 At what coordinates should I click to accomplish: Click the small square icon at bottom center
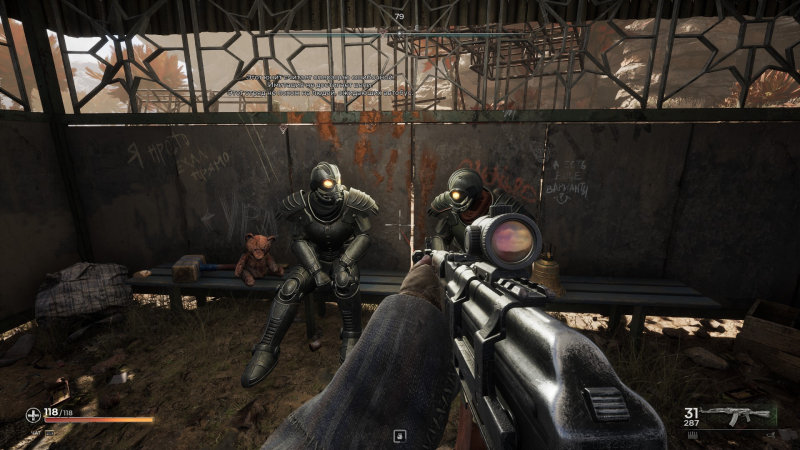point(399,435)
